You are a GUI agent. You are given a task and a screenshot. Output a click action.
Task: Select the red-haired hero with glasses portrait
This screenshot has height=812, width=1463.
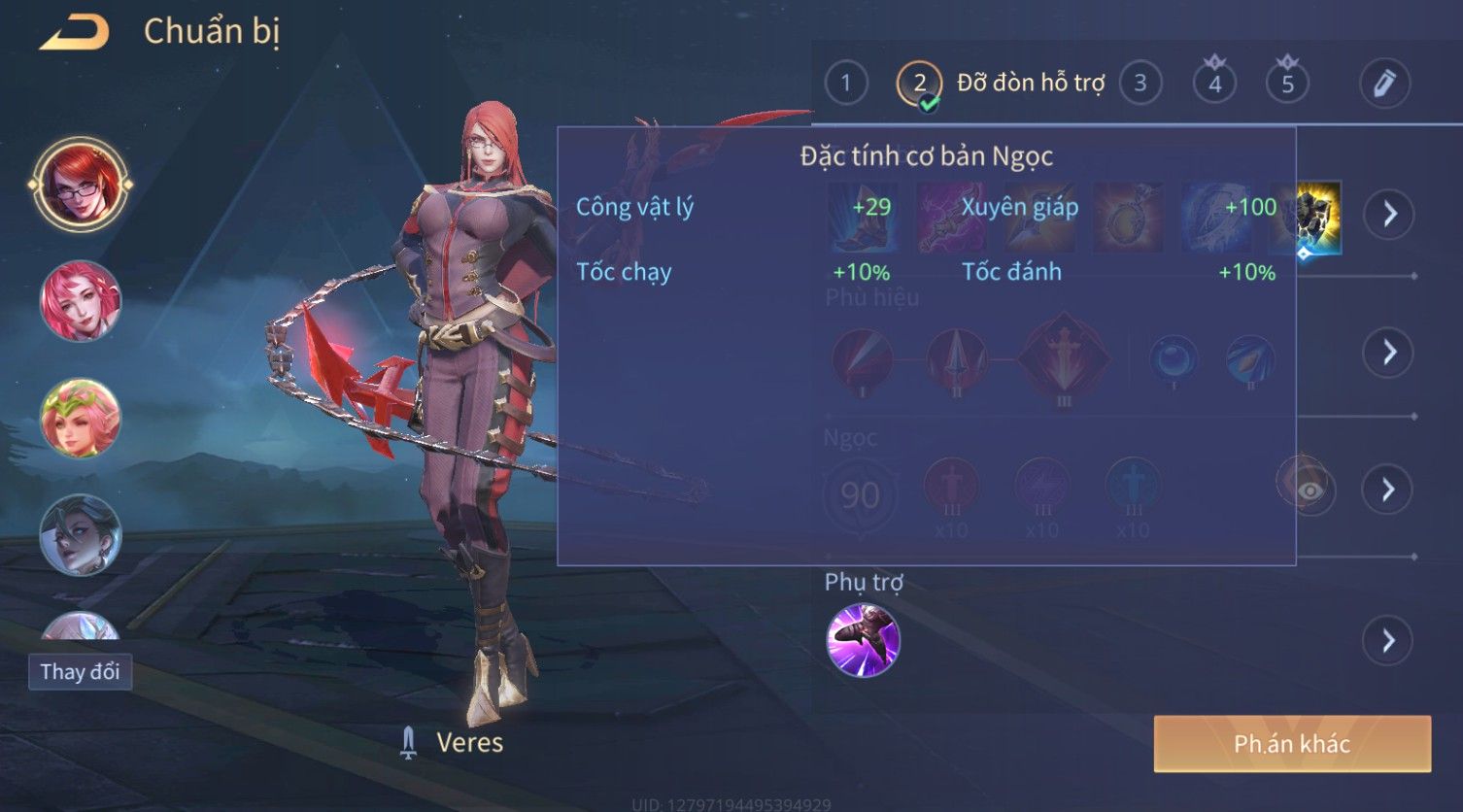point(81,185)
